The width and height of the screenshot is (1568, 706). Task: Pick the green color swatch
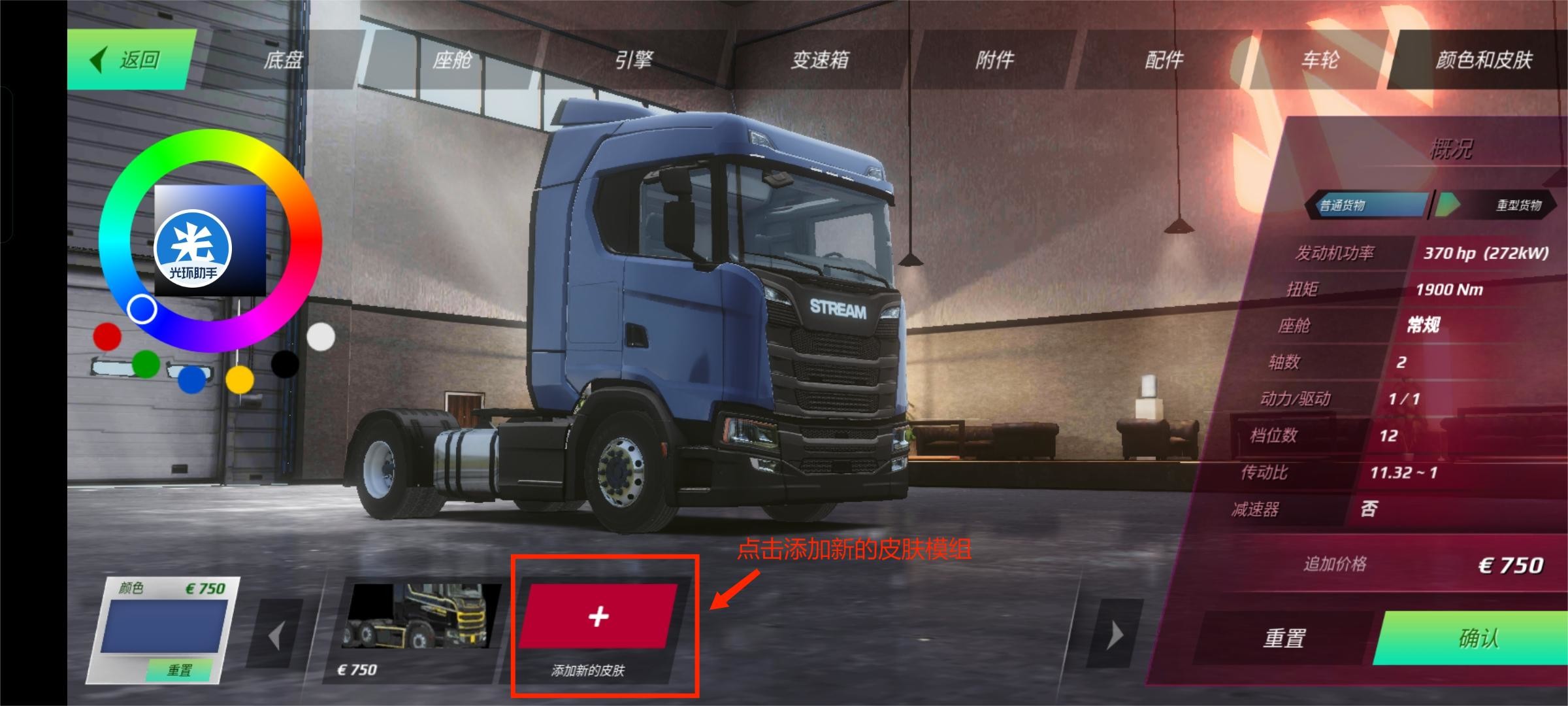[146, 364]
